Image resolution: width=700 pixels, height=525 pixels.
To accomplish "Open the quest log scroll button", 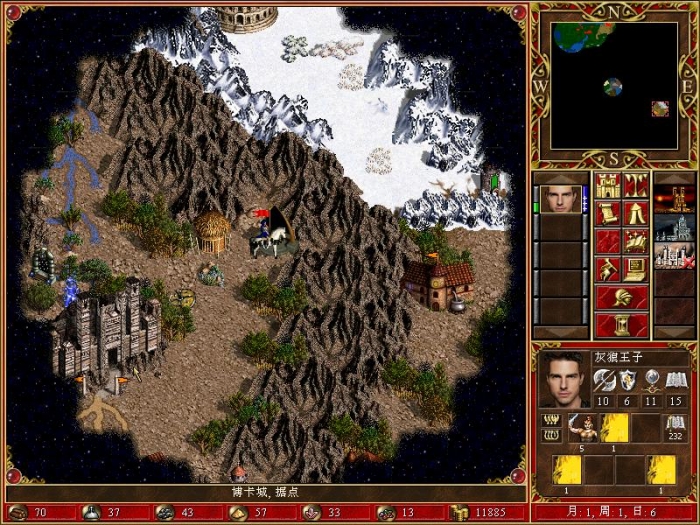I will click(609, 213).
